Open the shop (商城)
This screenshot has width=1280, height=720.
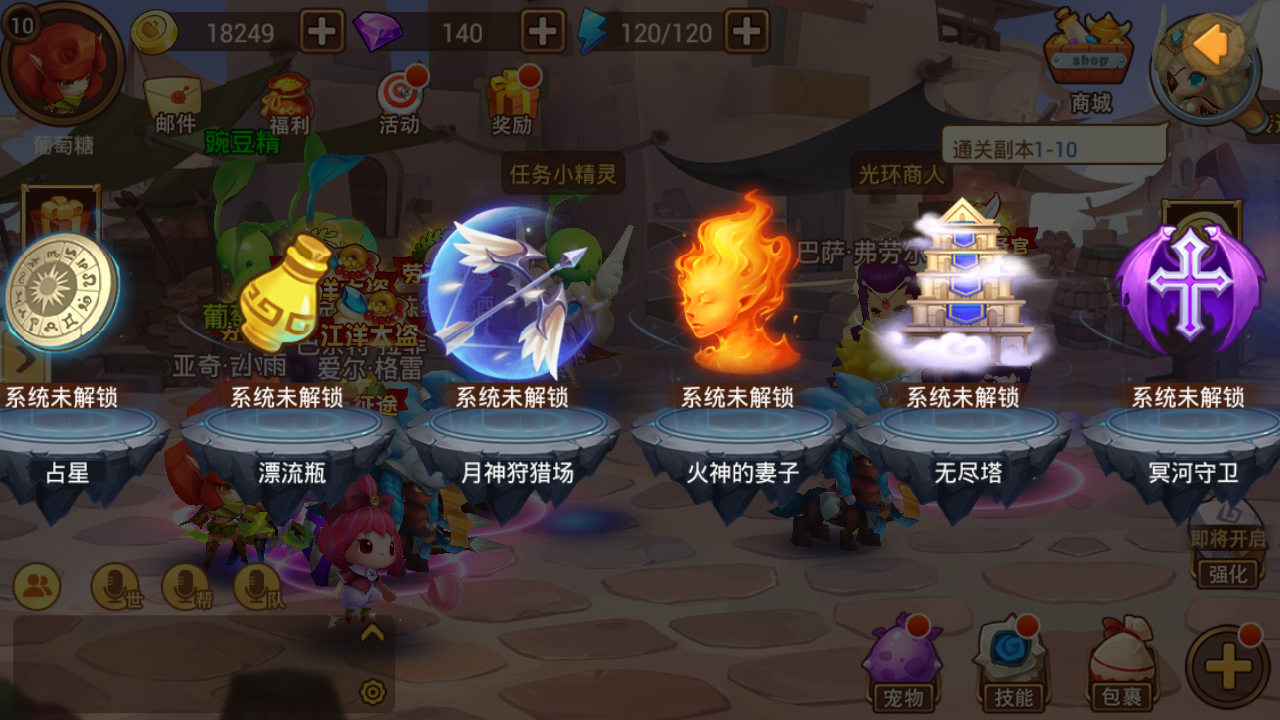[1090, 68]
